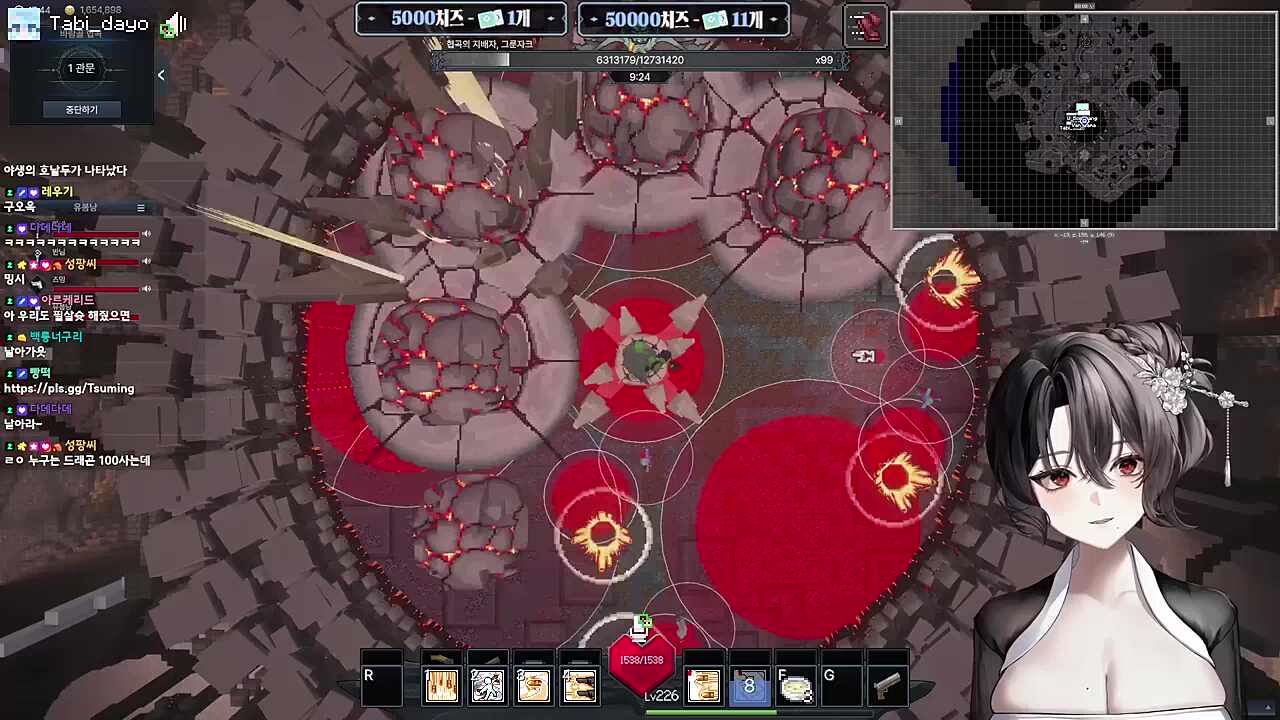Viewport: 1280px width, 720px height.
Task: Open the minimap view
Action: coord(1084,121)
